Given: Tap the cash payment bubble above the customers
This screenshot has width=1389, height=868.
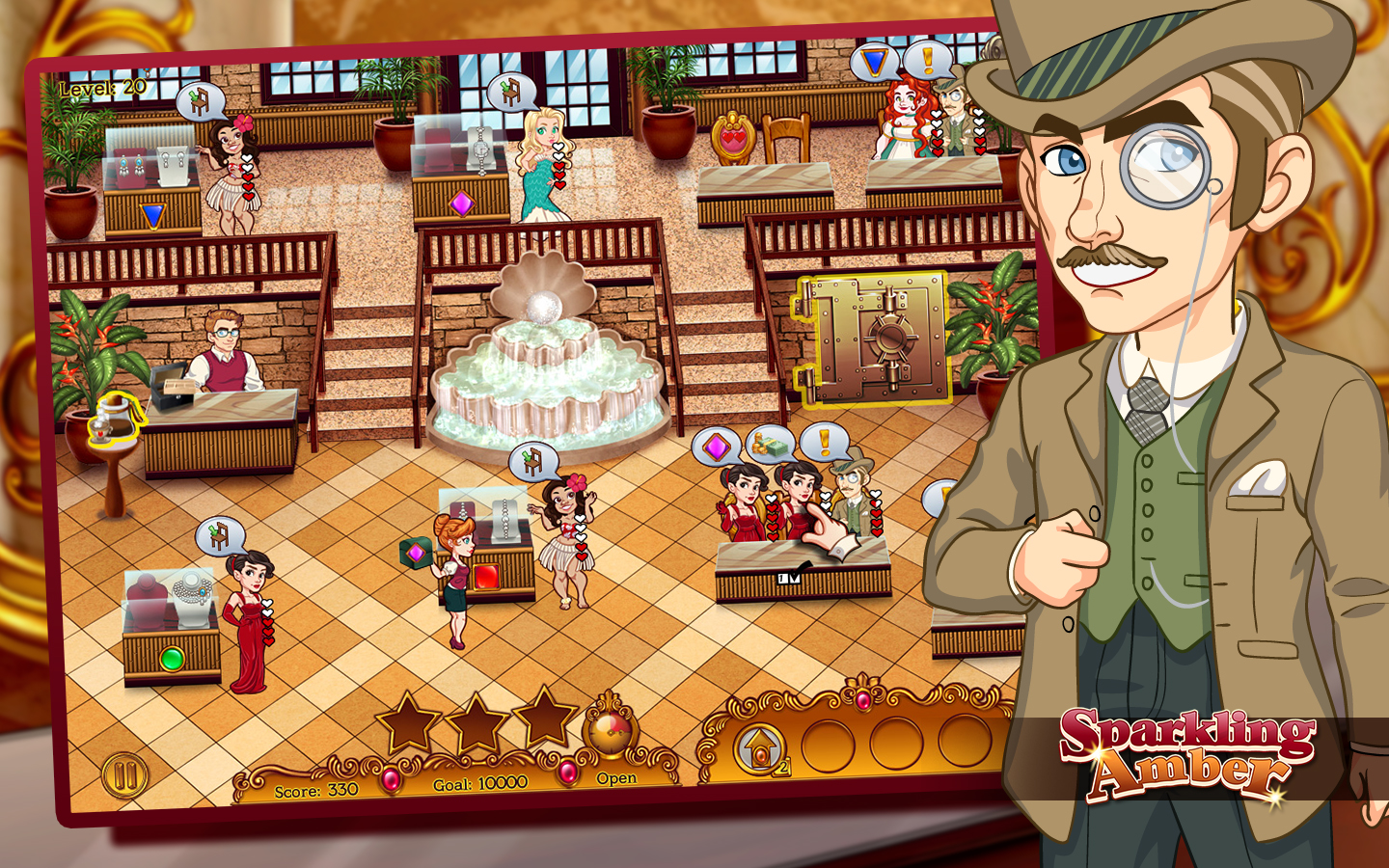Looking at the screenshot, I should click(x=769, y=445).
